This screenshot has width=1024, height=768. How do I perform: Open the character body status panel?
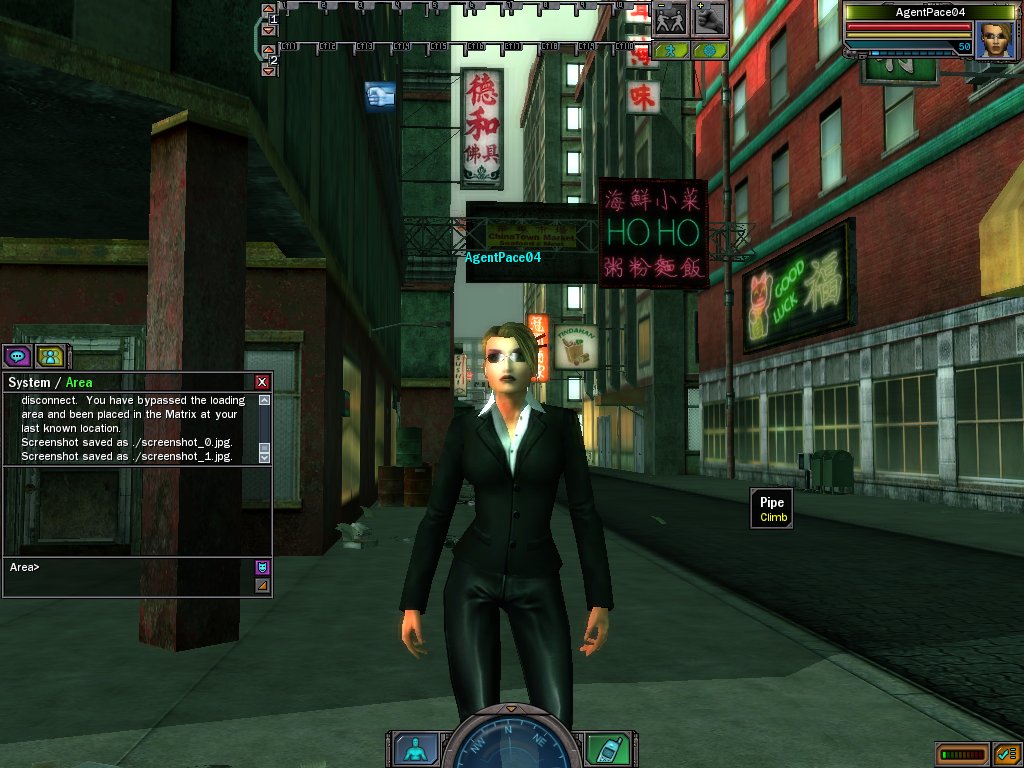point(409,748)
